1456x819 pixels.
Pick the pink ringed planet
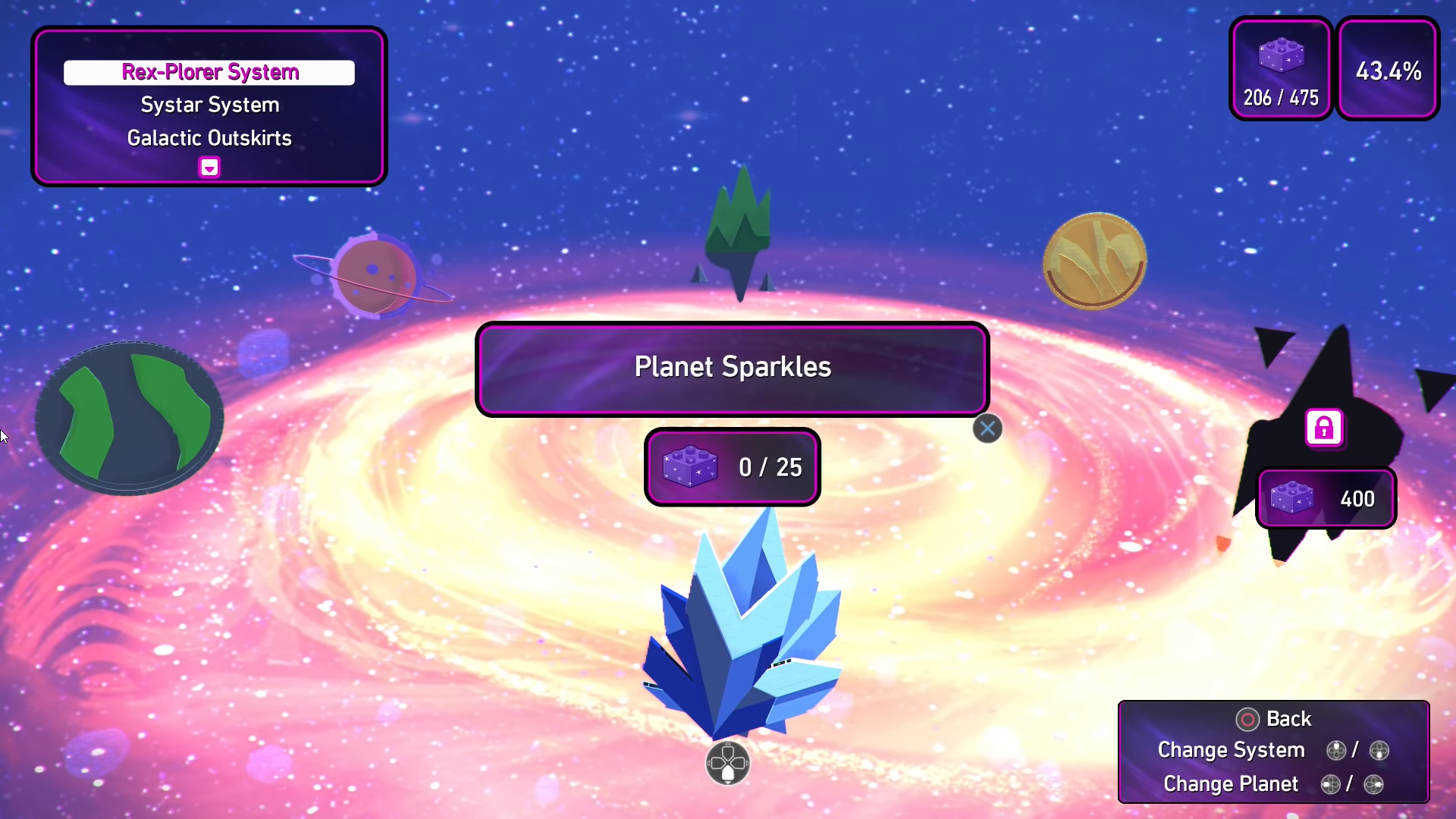[375, 275]
